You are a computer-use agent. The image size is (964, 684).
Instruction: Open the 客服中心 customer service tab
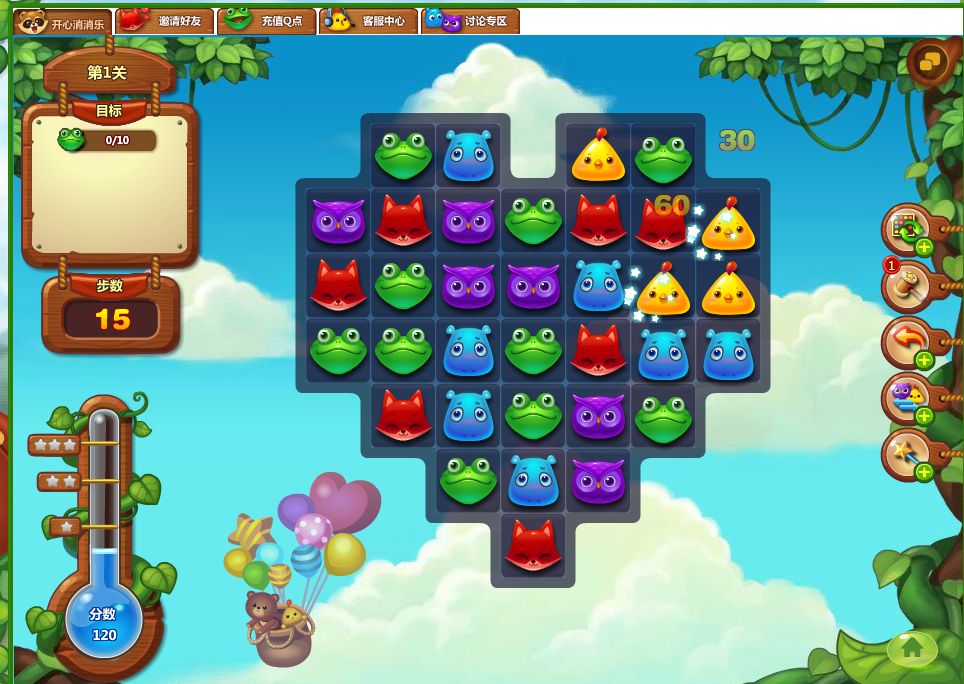[368, 21]
